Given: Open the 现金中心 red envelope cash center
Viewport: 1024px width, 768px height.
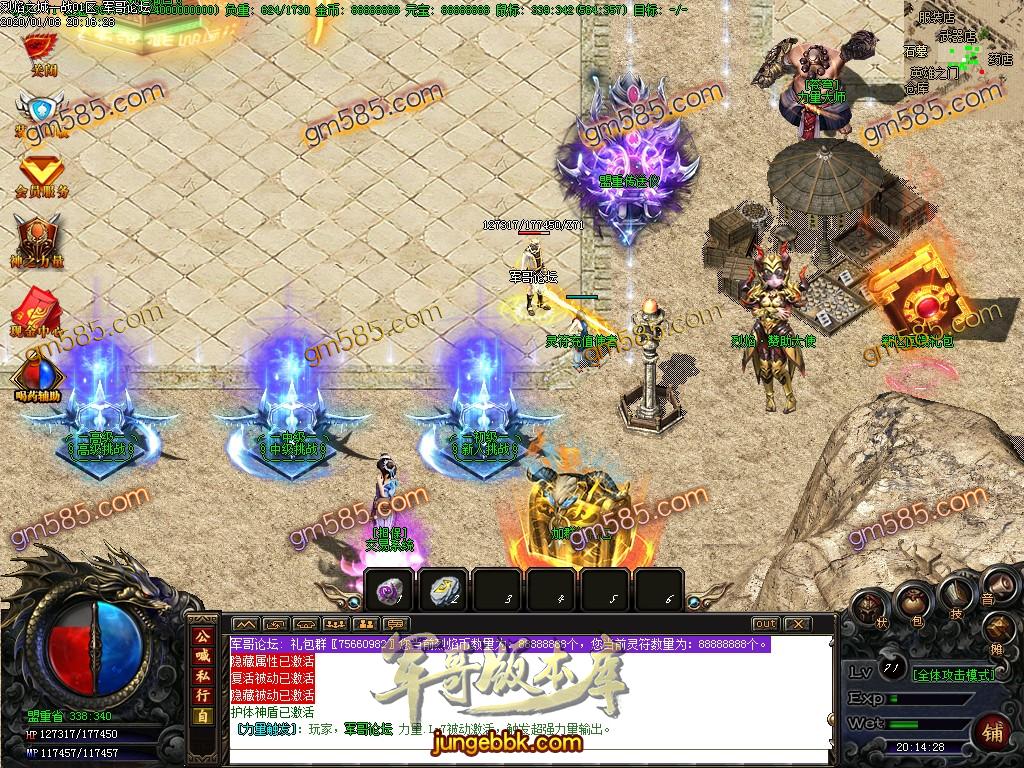Looking at the screenshot, I should point(38,306).
